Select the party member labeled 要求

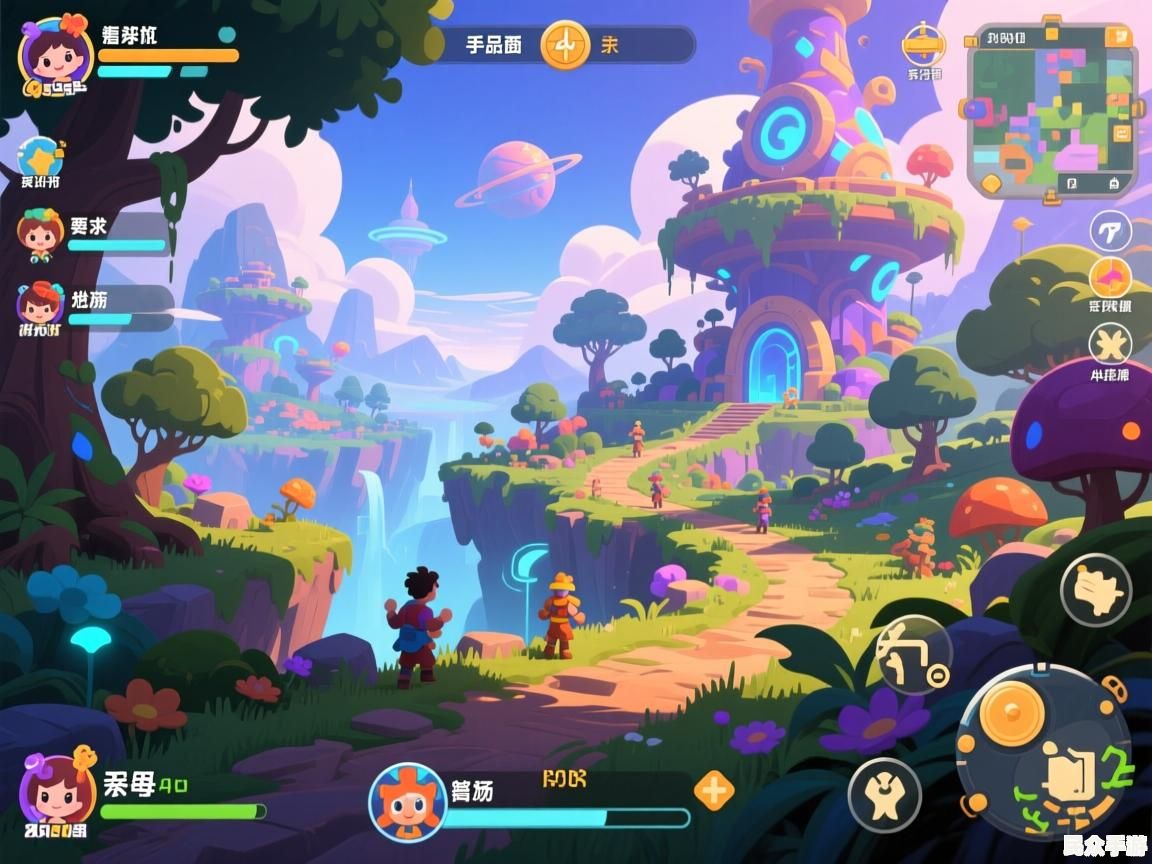tap(42, 234)
